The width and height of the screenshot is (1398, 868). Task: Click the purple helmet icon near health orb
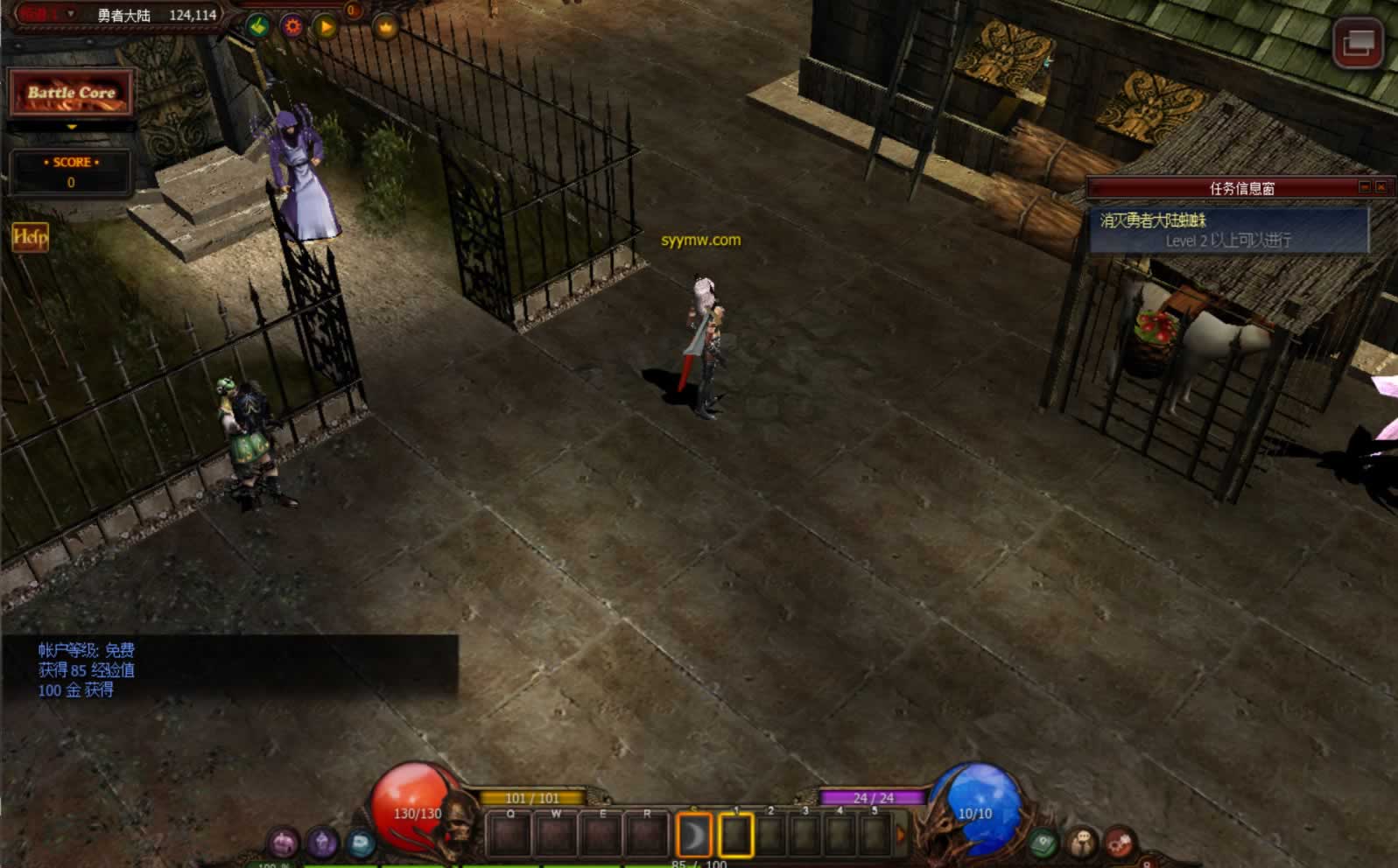284,843
